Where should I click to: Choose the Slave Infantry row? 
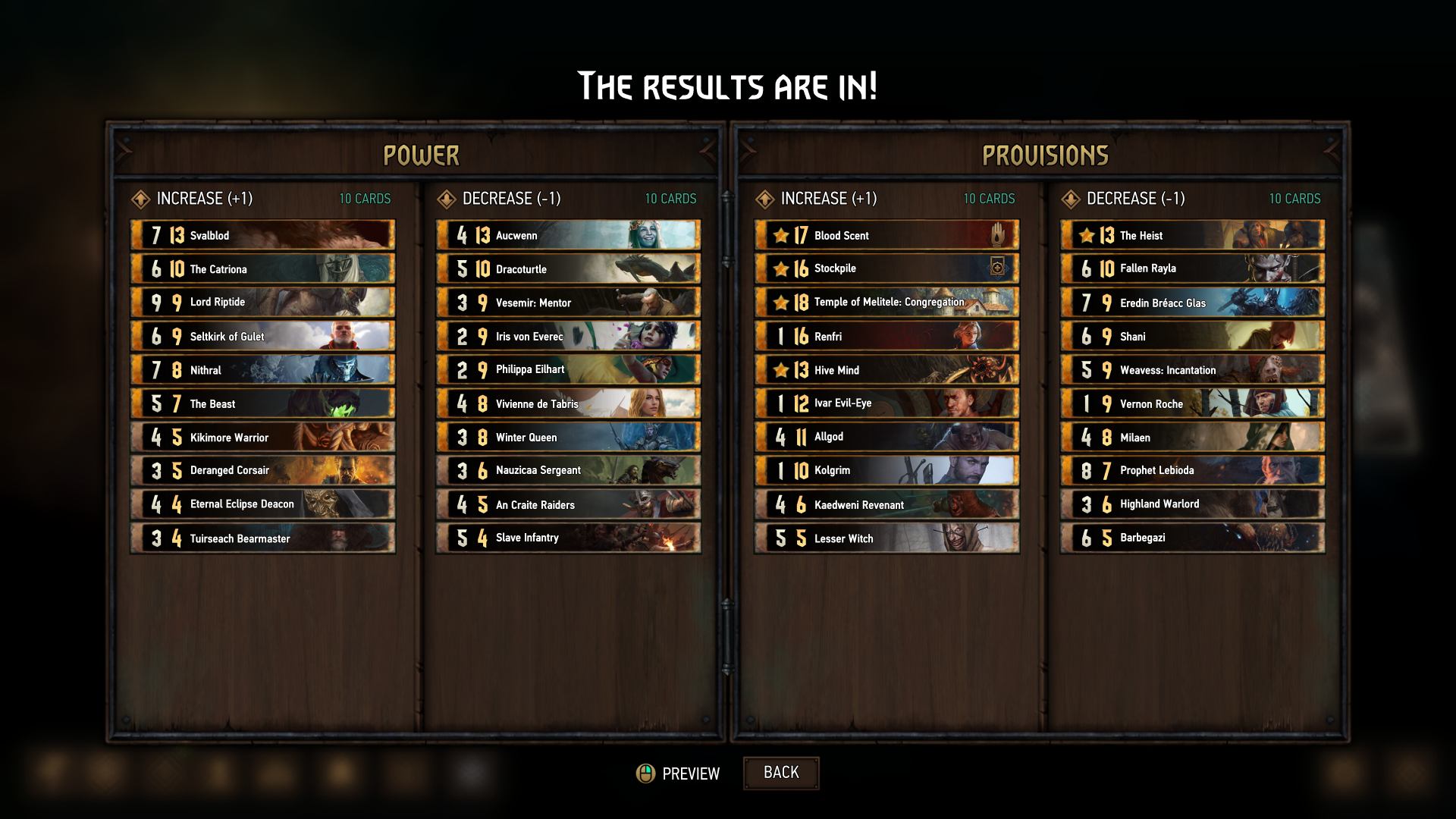568,538
